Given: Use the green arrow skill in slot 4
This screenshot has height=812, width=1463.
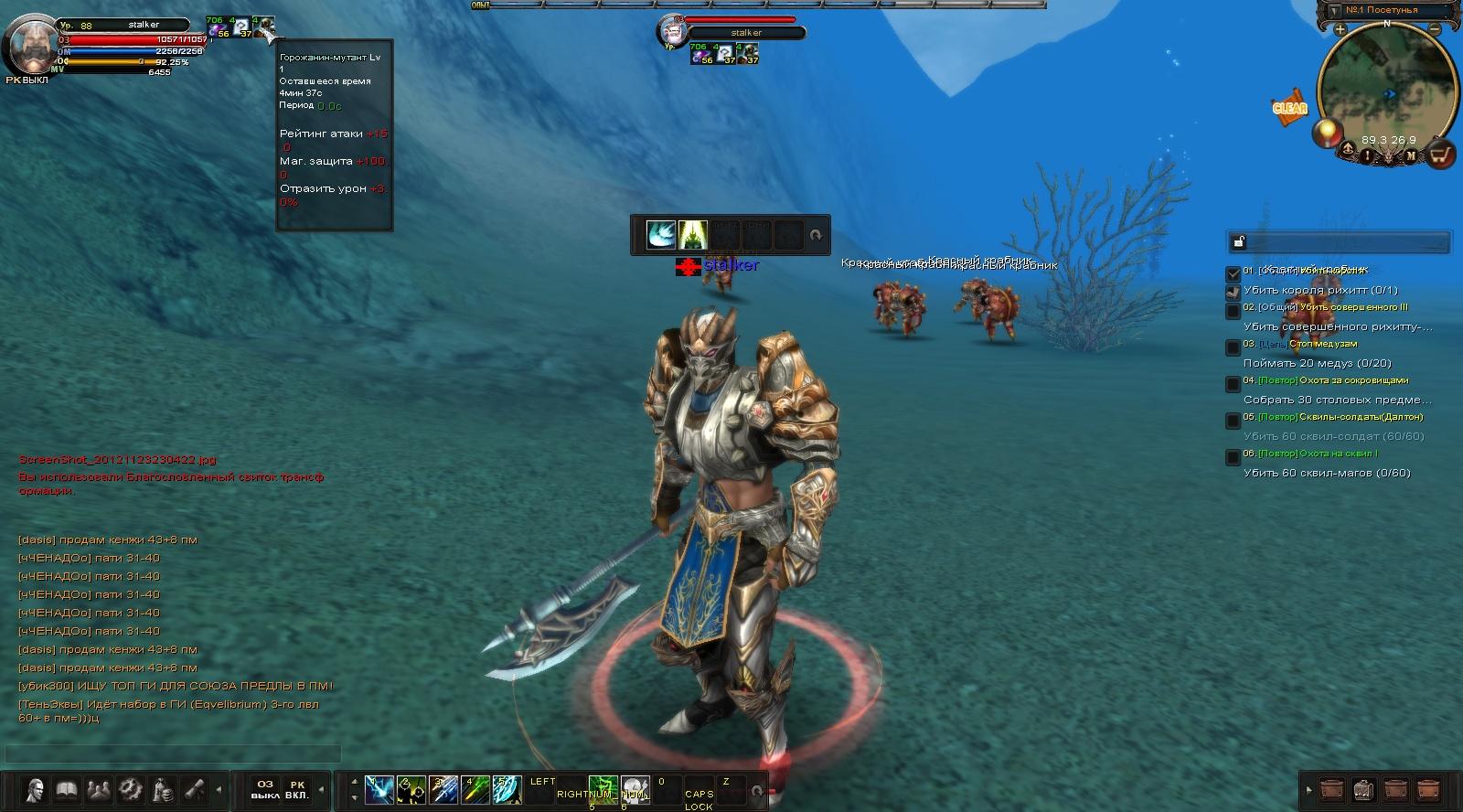Looking at the screenshot, I should pos(475,789).
